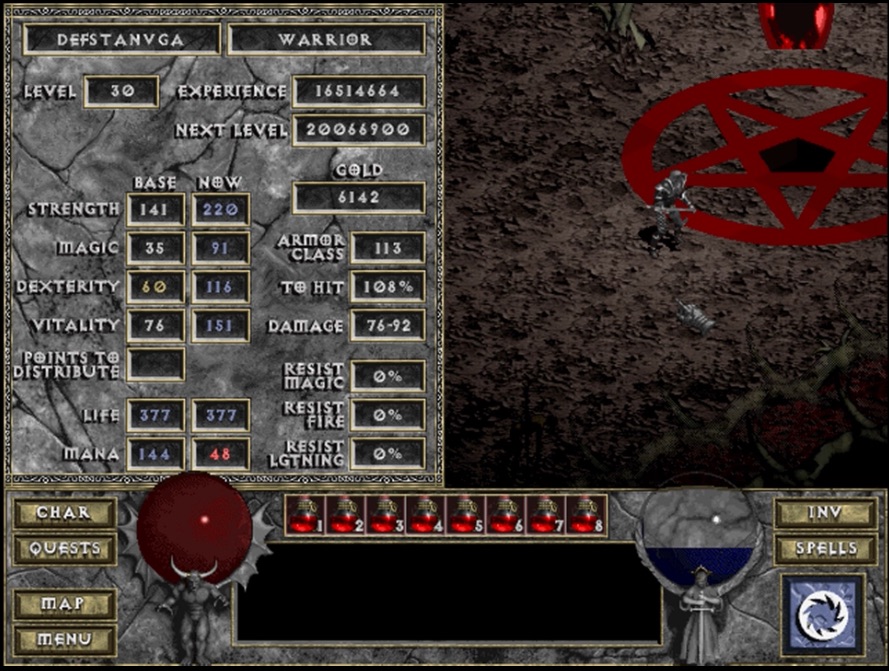Use the belt potion numbered 4
Viewport: 889px width, 671px height.
point(423,514)
